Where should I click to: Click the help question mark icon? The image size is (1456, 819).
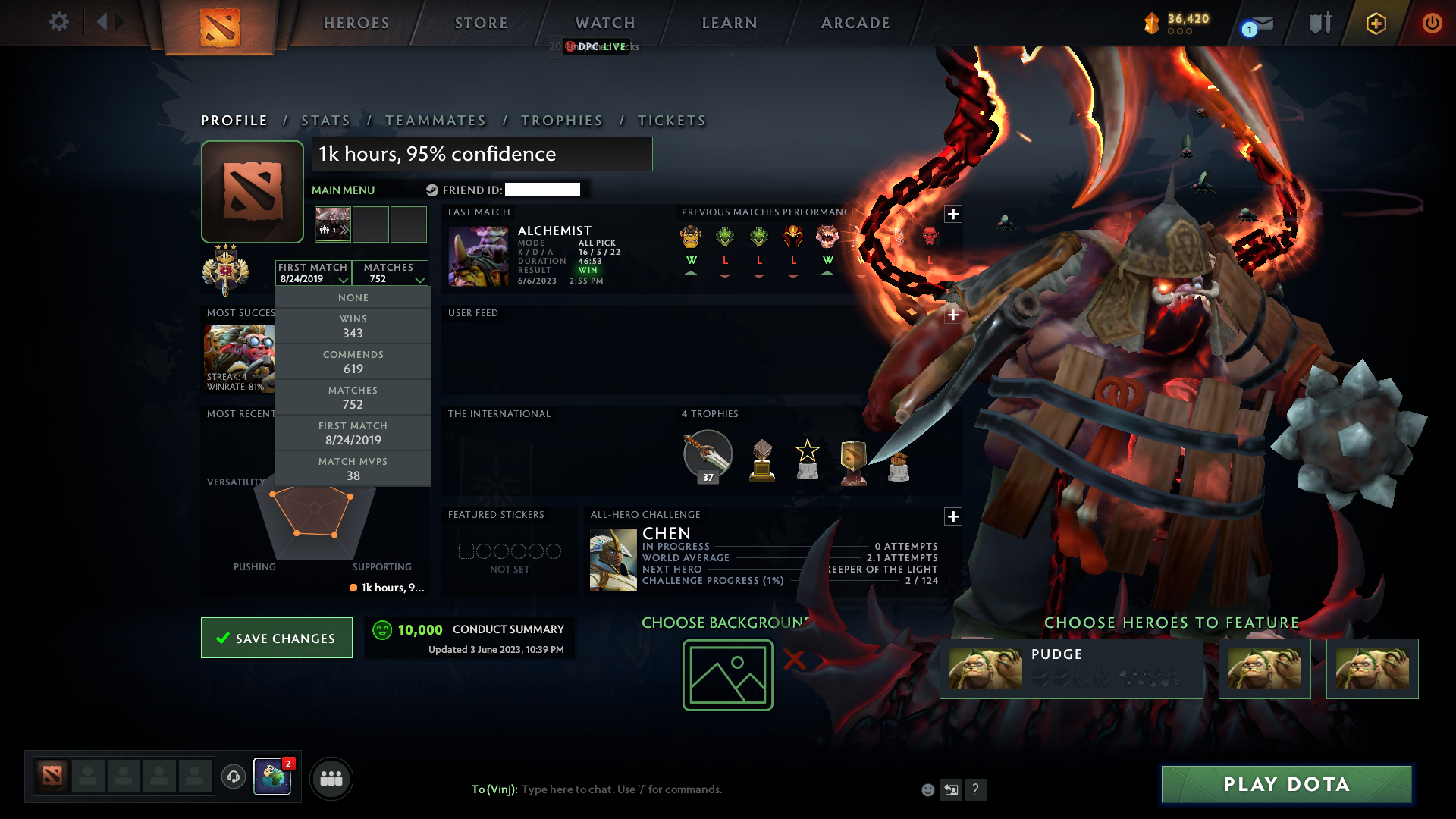(976, 789)
